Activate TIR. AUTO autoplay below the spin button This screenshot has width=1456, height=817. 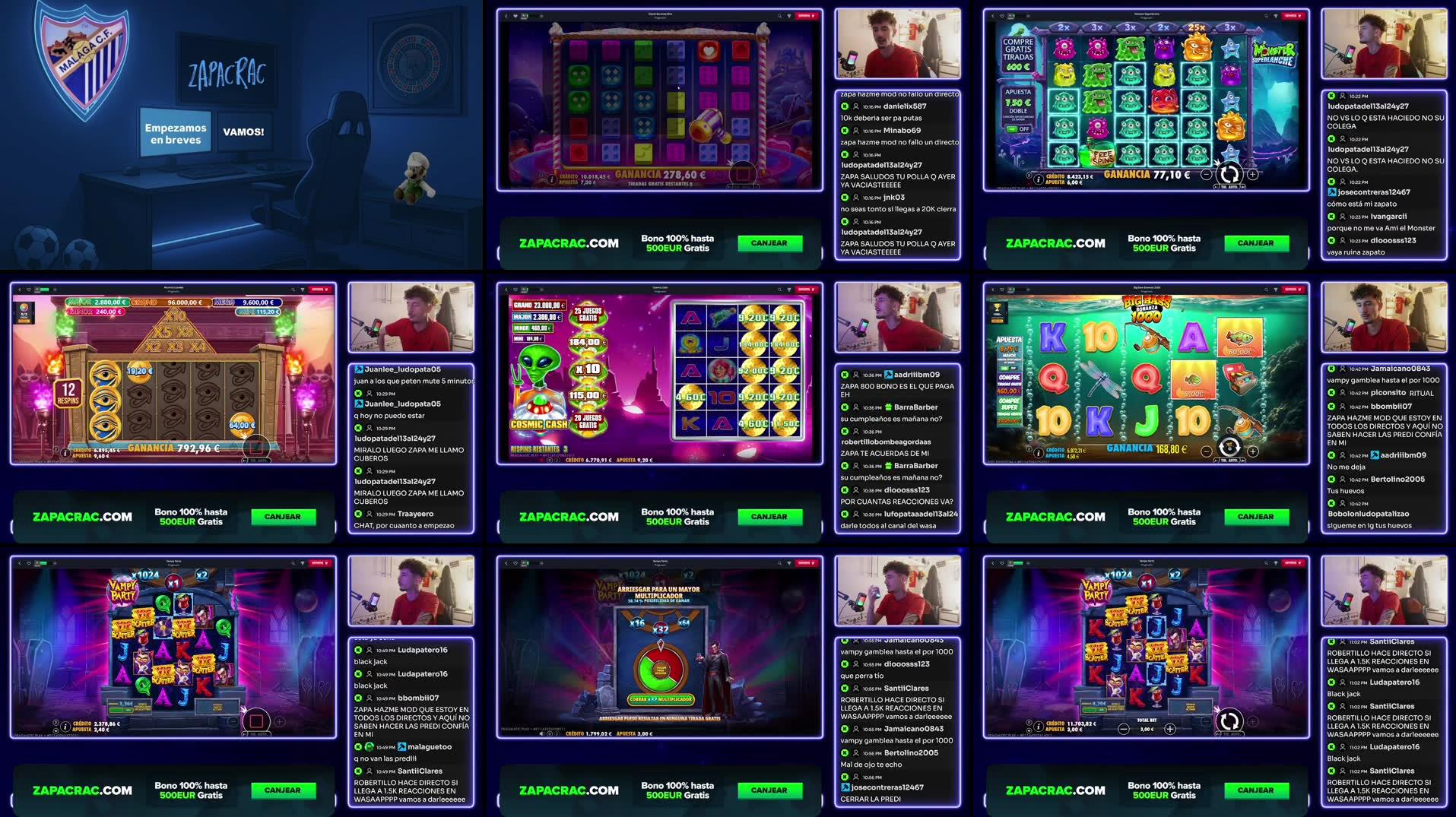click(x=1229, y=187)
